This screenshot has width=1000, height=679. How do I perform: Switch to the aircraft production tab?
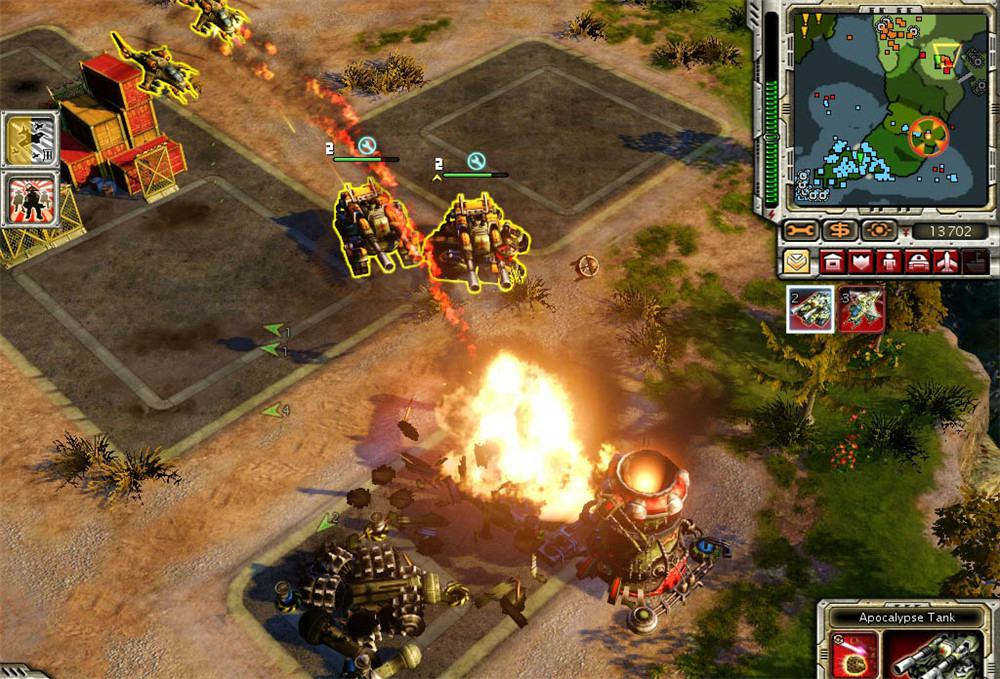point(947,264)
